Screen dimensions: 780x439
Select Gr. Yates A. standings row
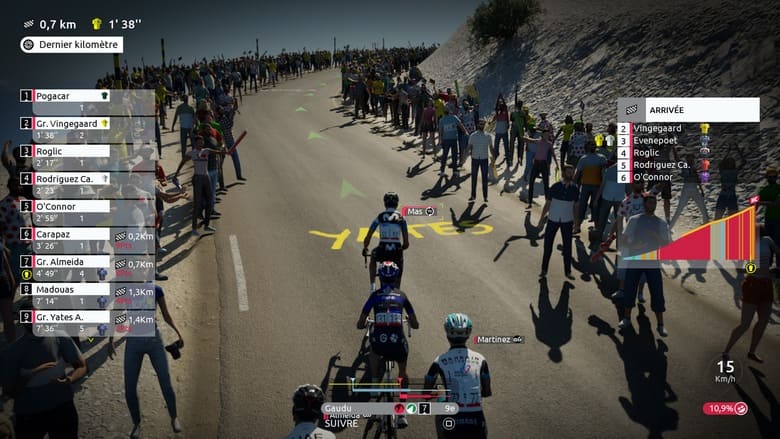coord(70,316)
